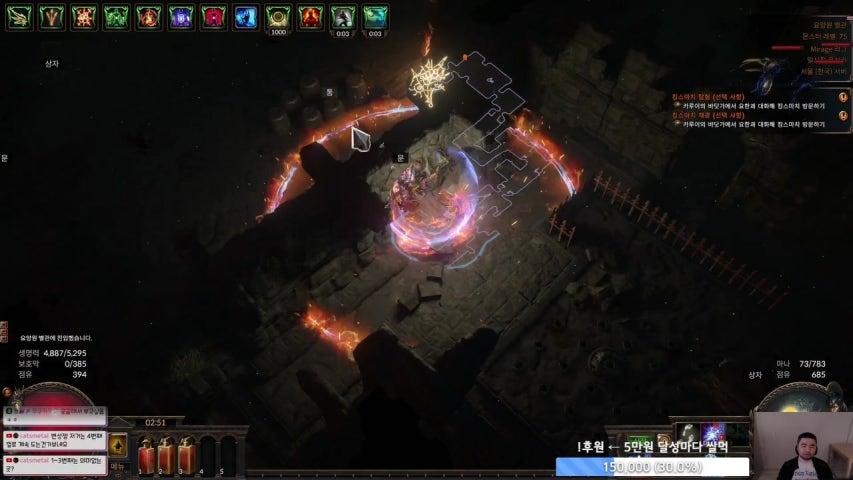Image resolution: width=853 pixels, height=480 pixels.
Task: Click the streamer webcam thumbnail
Action: [803, 447]
